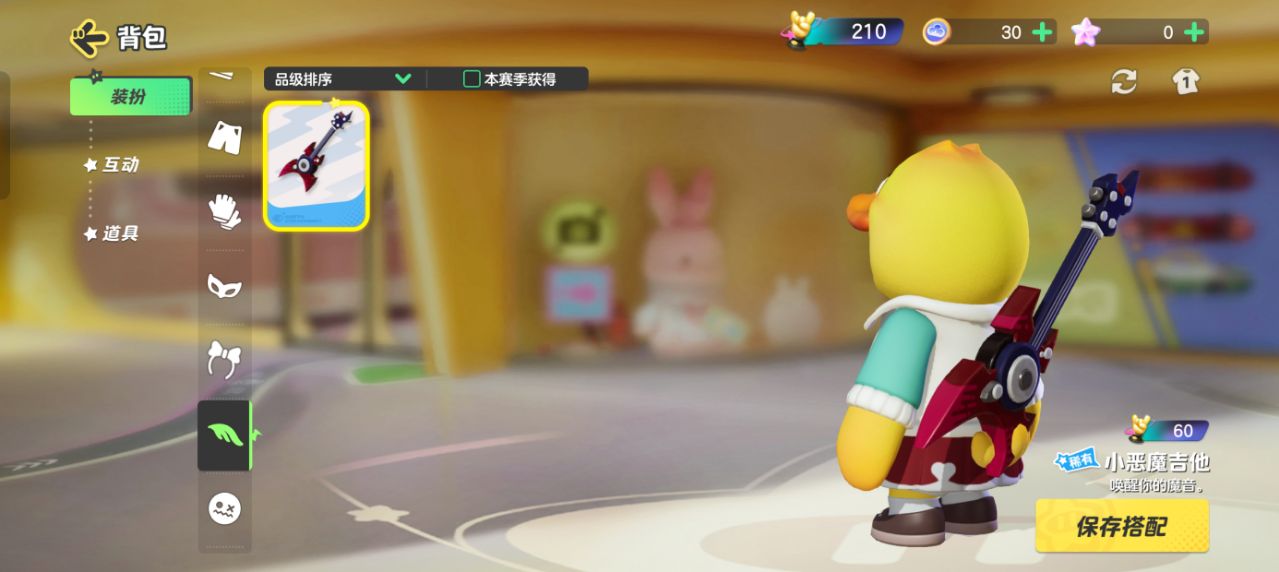Select the green wing back-accessory category
Image resolution: width=1279 pixels, height=572 pixels.
click(x=224, y=435)
